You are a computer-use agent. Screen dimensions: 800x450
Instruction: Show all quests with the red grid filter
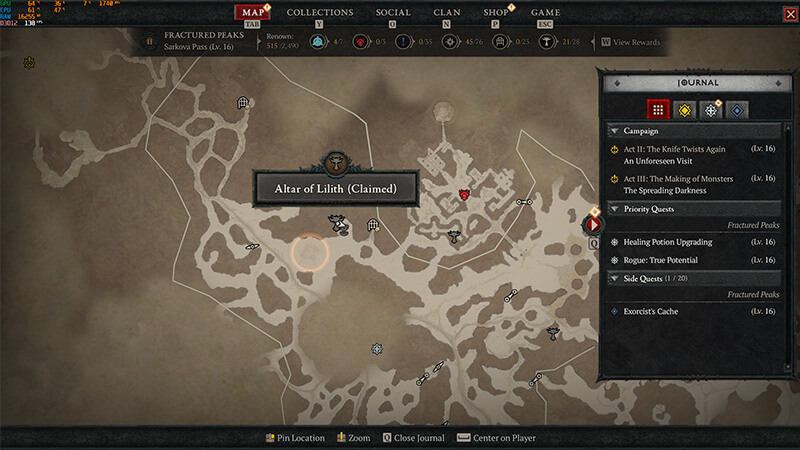point(657,110)
